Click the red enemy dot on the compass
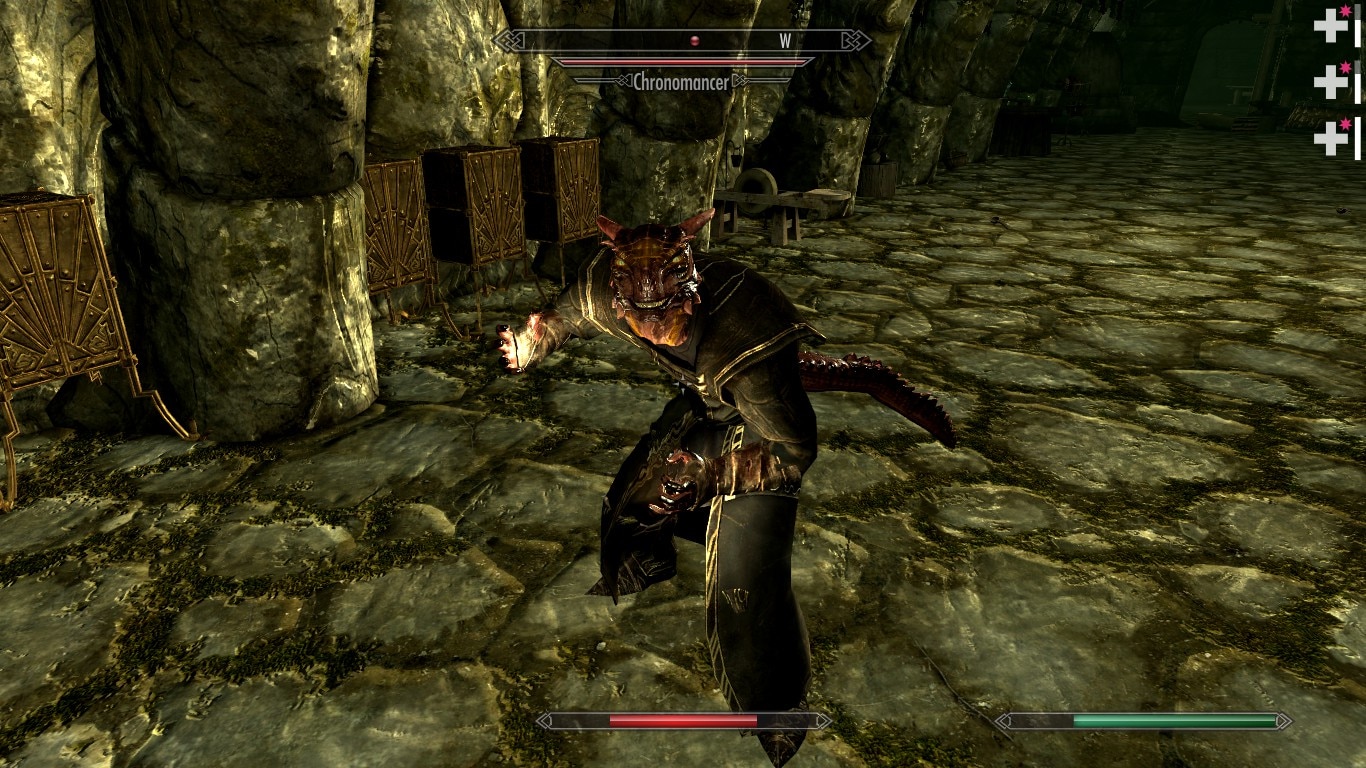This screenshot has height=768, width=1366. [x=694, y=38]
